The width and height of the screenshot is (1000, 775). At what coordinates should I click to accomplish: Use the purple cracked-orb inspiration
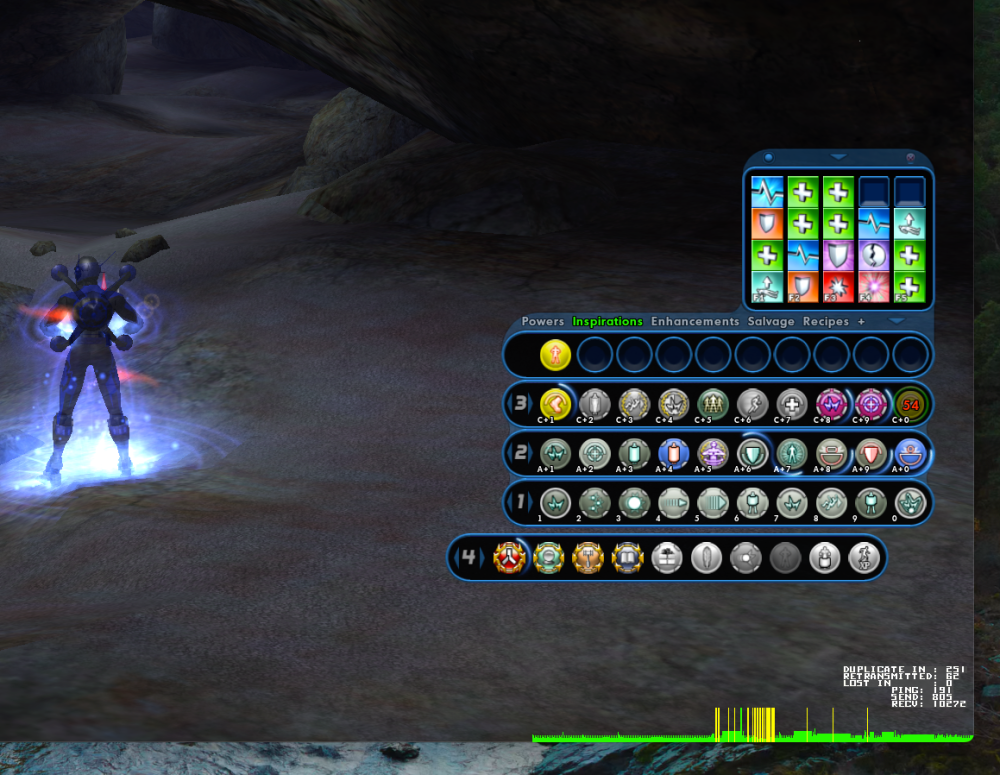pos(873,255)
